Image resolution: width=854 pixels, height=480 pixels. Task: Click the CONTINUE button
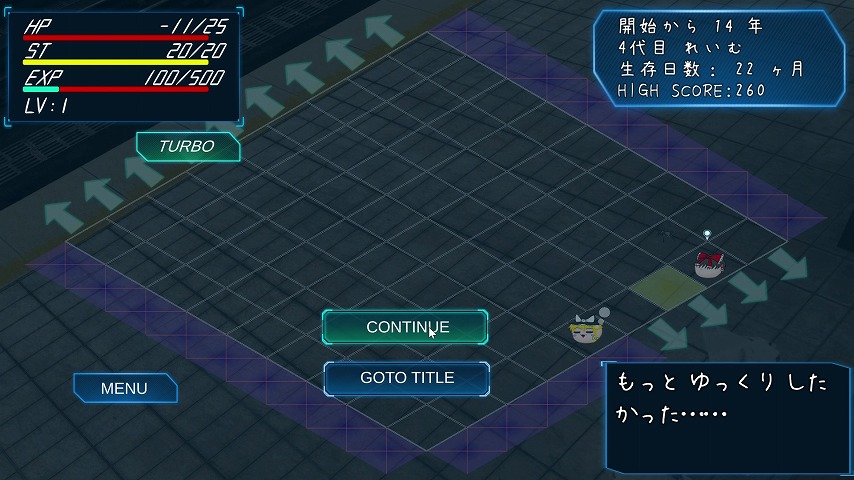(x=405, y=327)
